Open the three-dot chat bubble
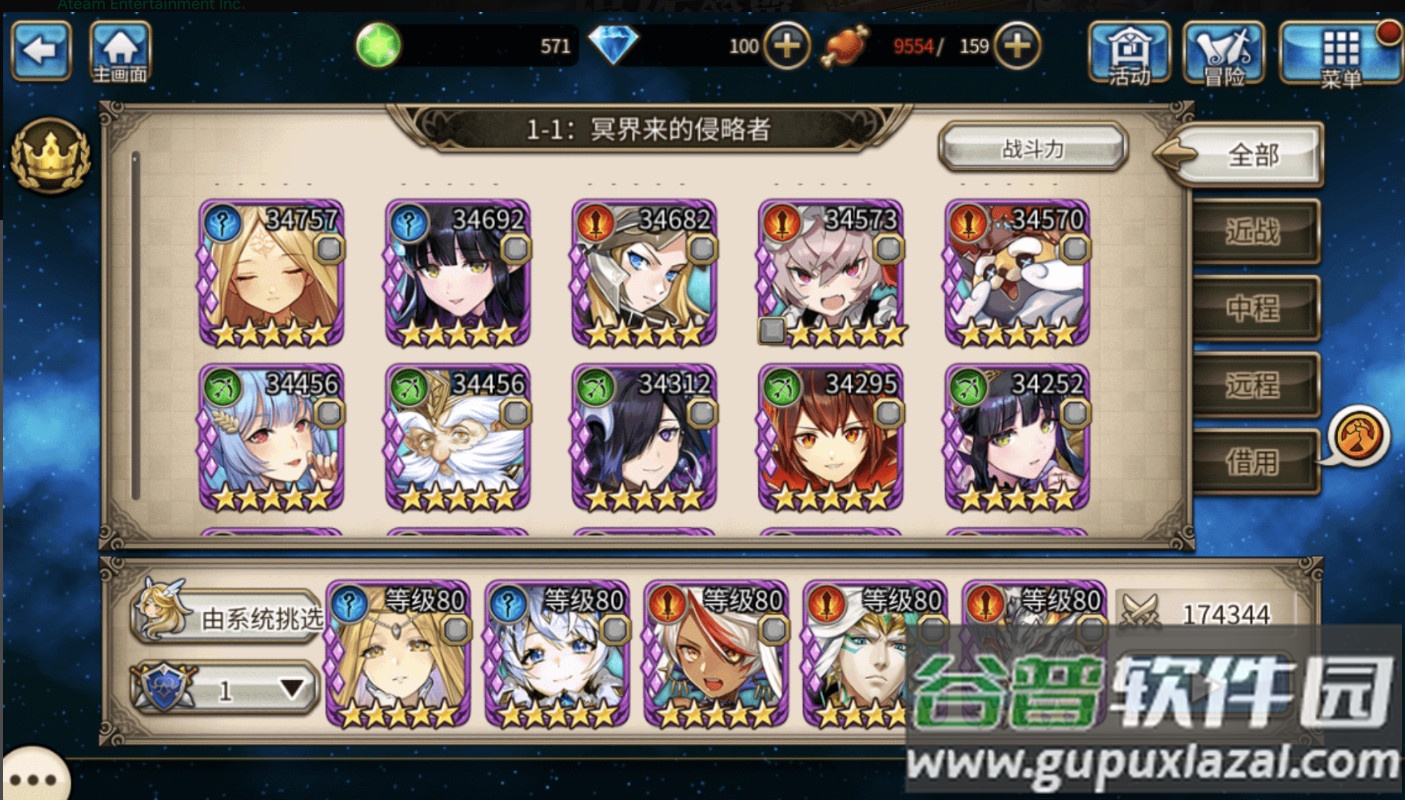The height and width of the screenshot is (800, 1405). [x=33, y=778]
